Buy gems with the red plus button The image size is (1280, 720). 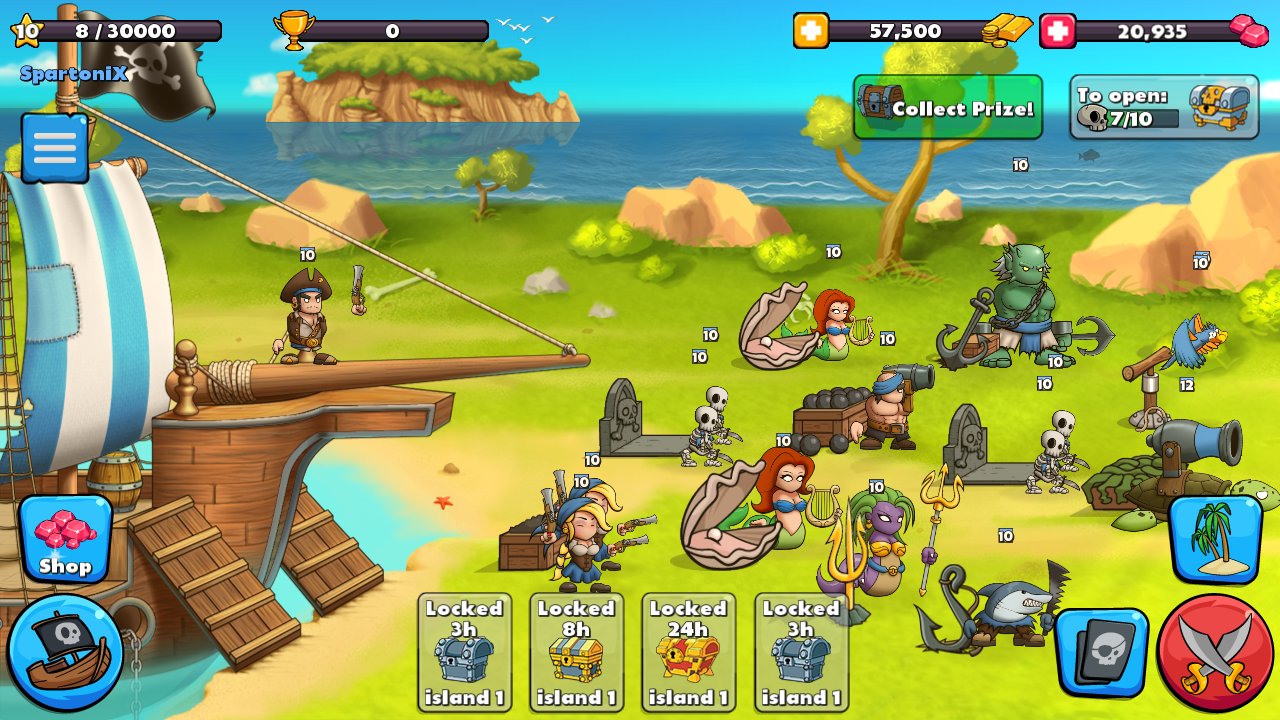coord(1058,31)
